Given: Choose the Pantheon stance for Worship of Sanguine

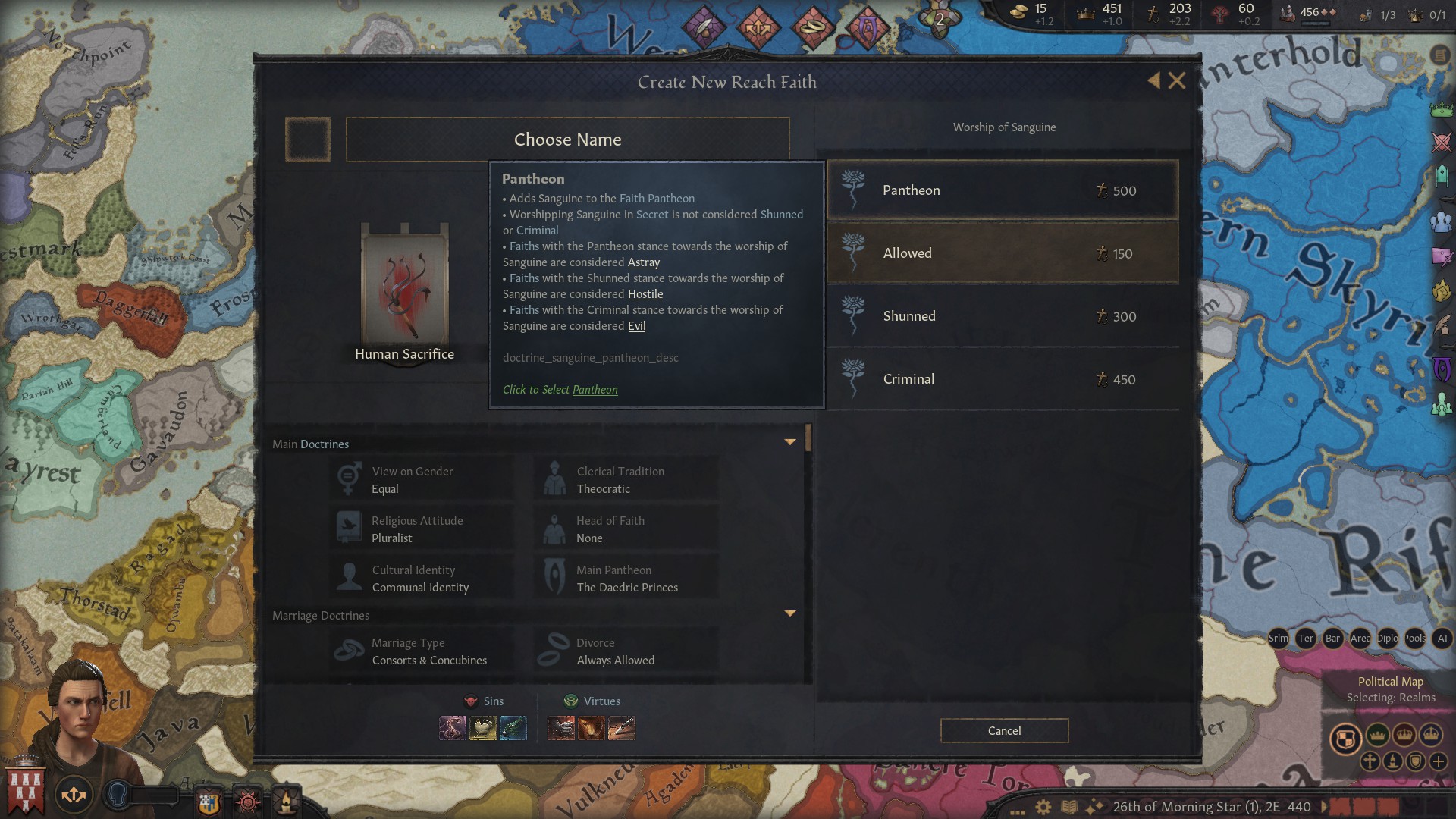Looking at the screenshot, I should tap(1001, 190).
